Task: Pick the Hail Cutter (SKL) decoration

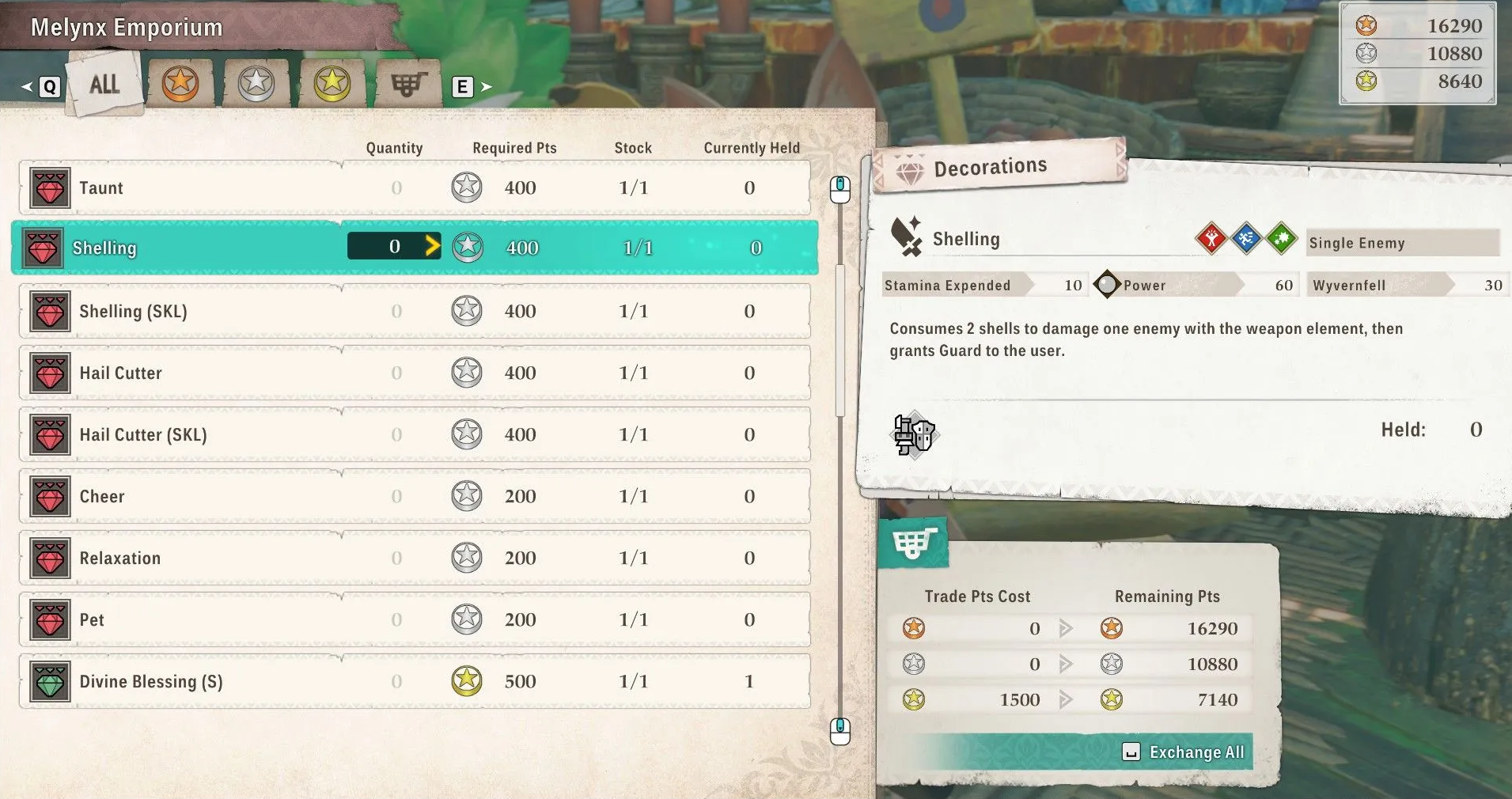Action: coord(414,435)
